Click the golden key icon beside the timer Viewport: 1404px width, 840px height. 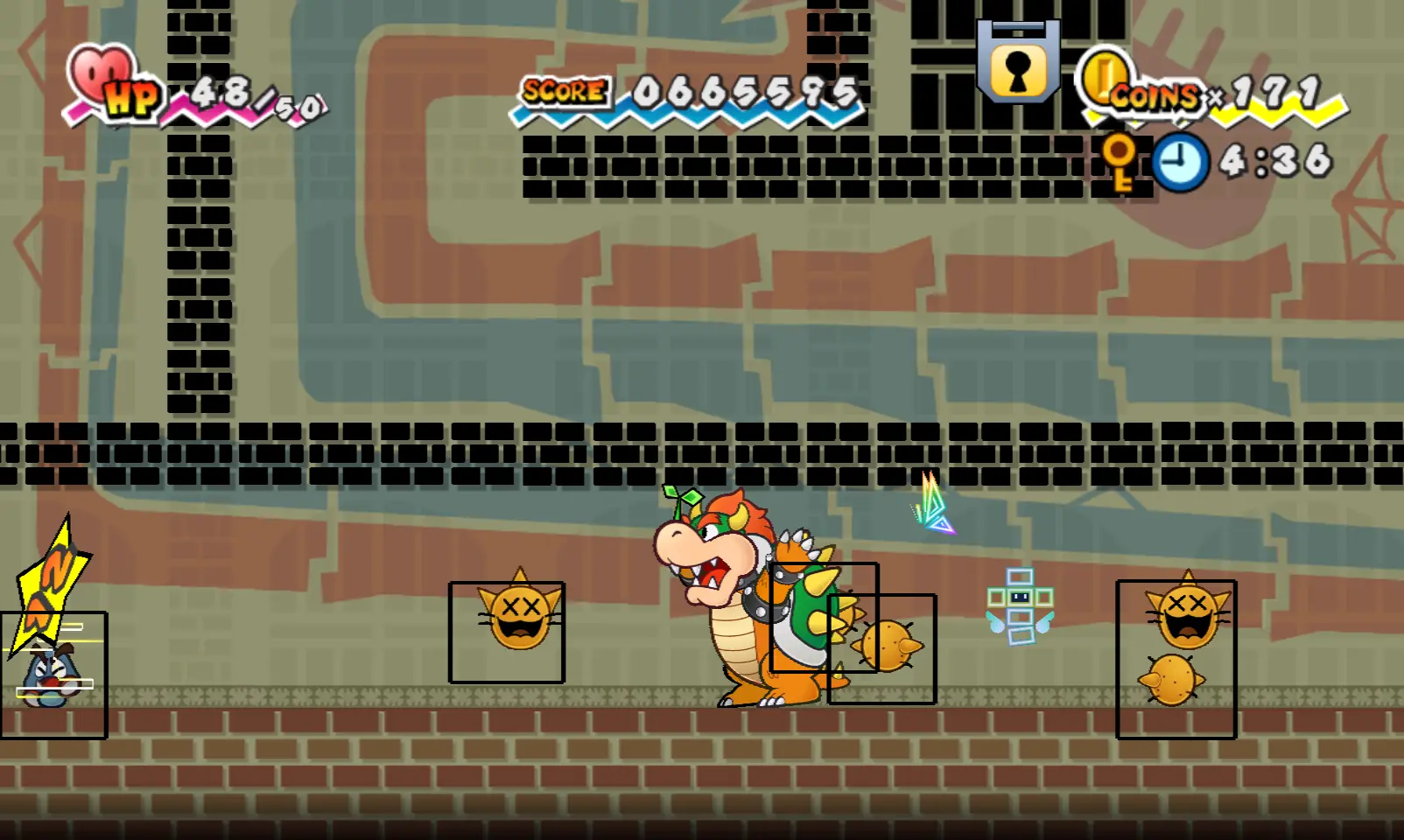coord(1120,162)
